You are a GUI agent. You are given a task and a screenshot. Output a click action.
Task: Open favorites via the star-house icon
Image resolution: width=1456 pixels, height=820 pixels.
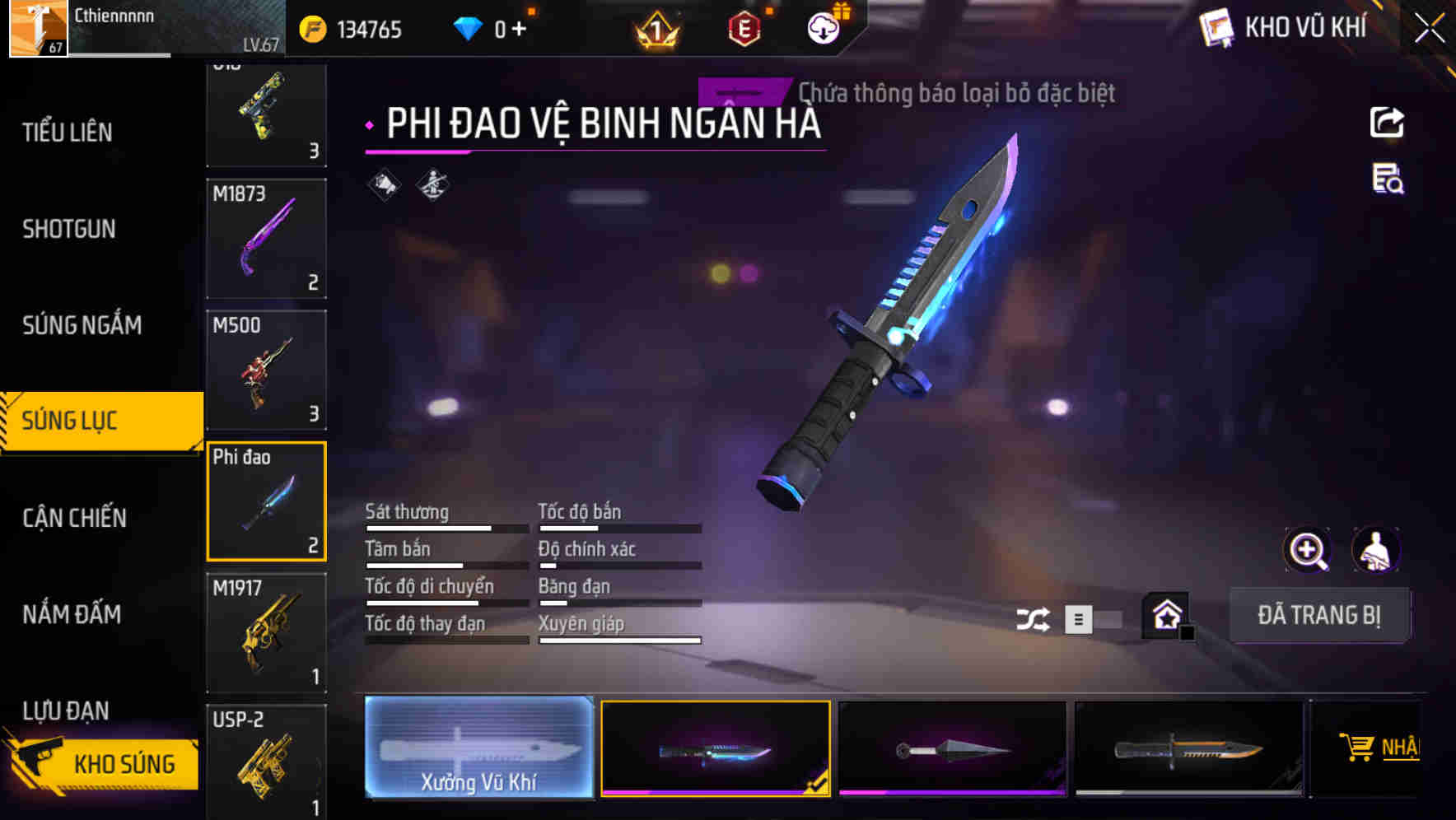pos(1164,614)
